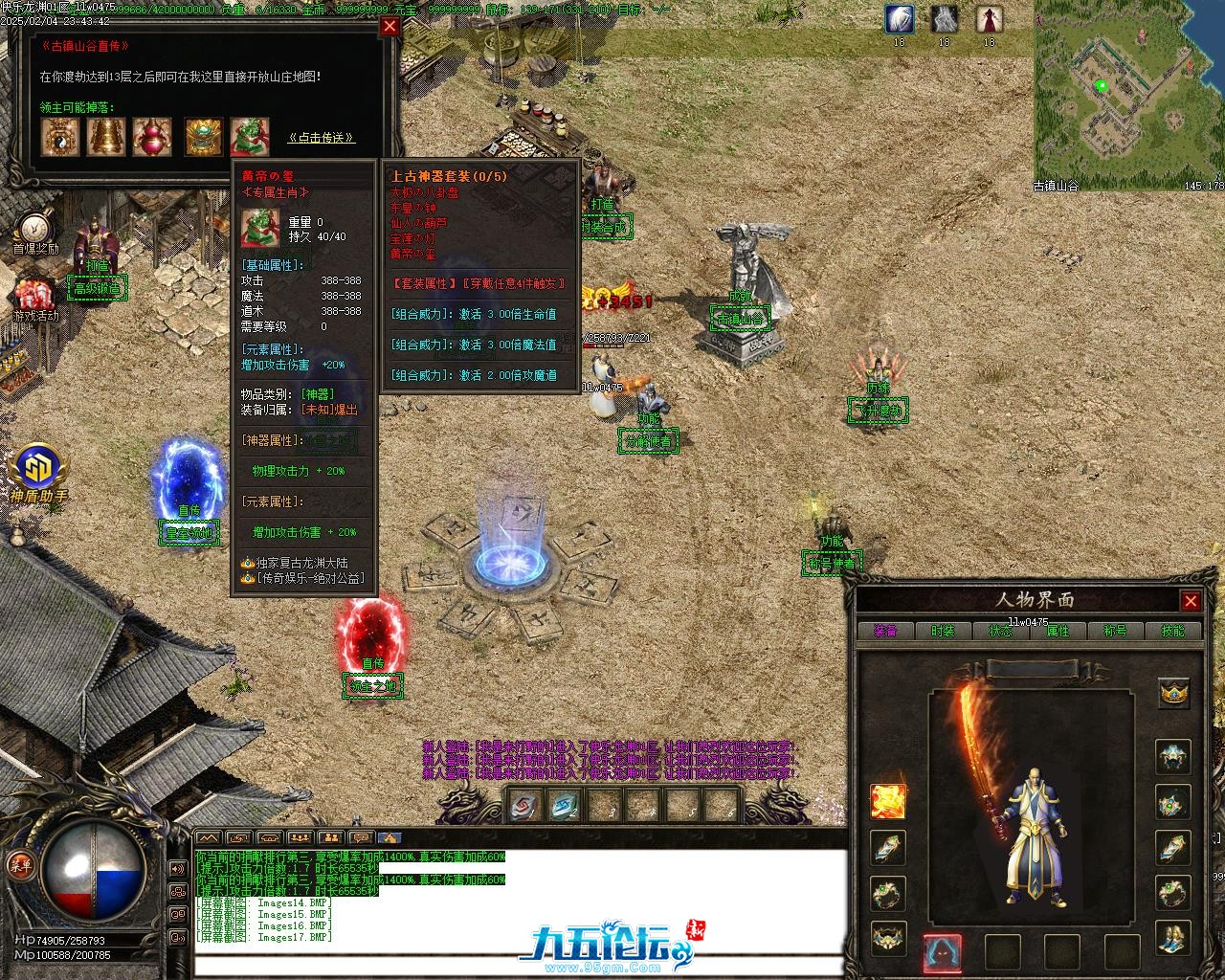Screen dimensions: 1225x980
Task: Select the red gourd drop icon
Action: click(x=152, y=137)
